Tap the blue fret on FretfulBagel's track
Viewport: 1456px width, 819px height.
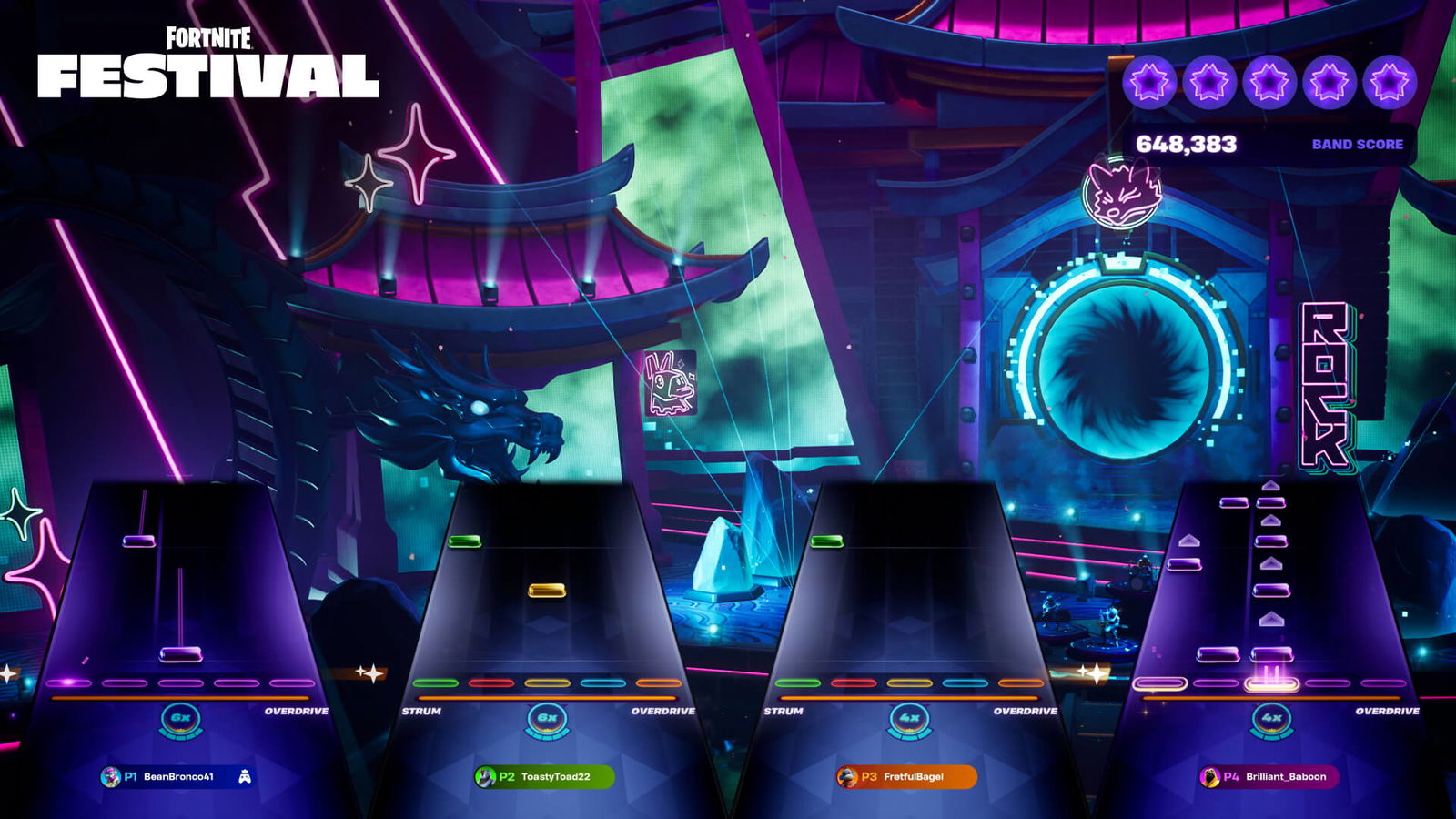pyautogui.click(x=965, y=682)
